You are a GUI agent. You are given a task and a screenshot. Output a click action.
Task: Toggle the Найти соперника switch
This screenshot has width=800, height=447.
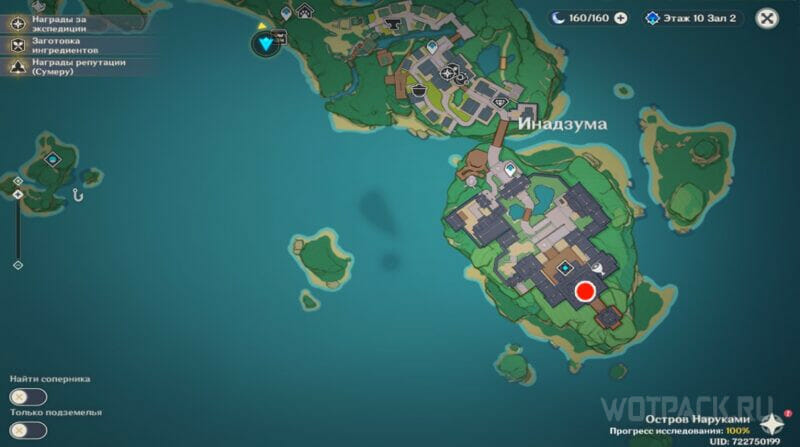[28, 397]
